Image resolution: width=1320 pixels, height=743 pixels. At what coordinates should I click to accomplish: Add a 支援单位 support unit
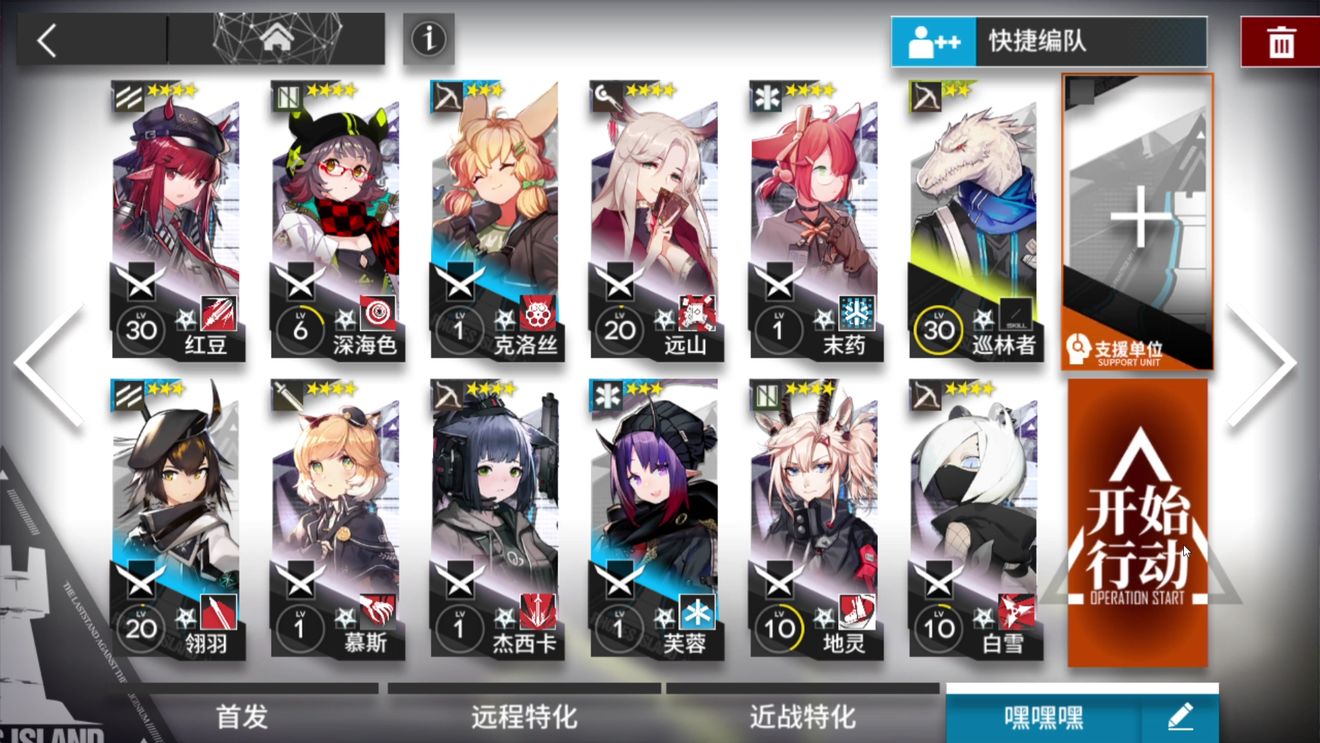click(x=1138, y=222)
